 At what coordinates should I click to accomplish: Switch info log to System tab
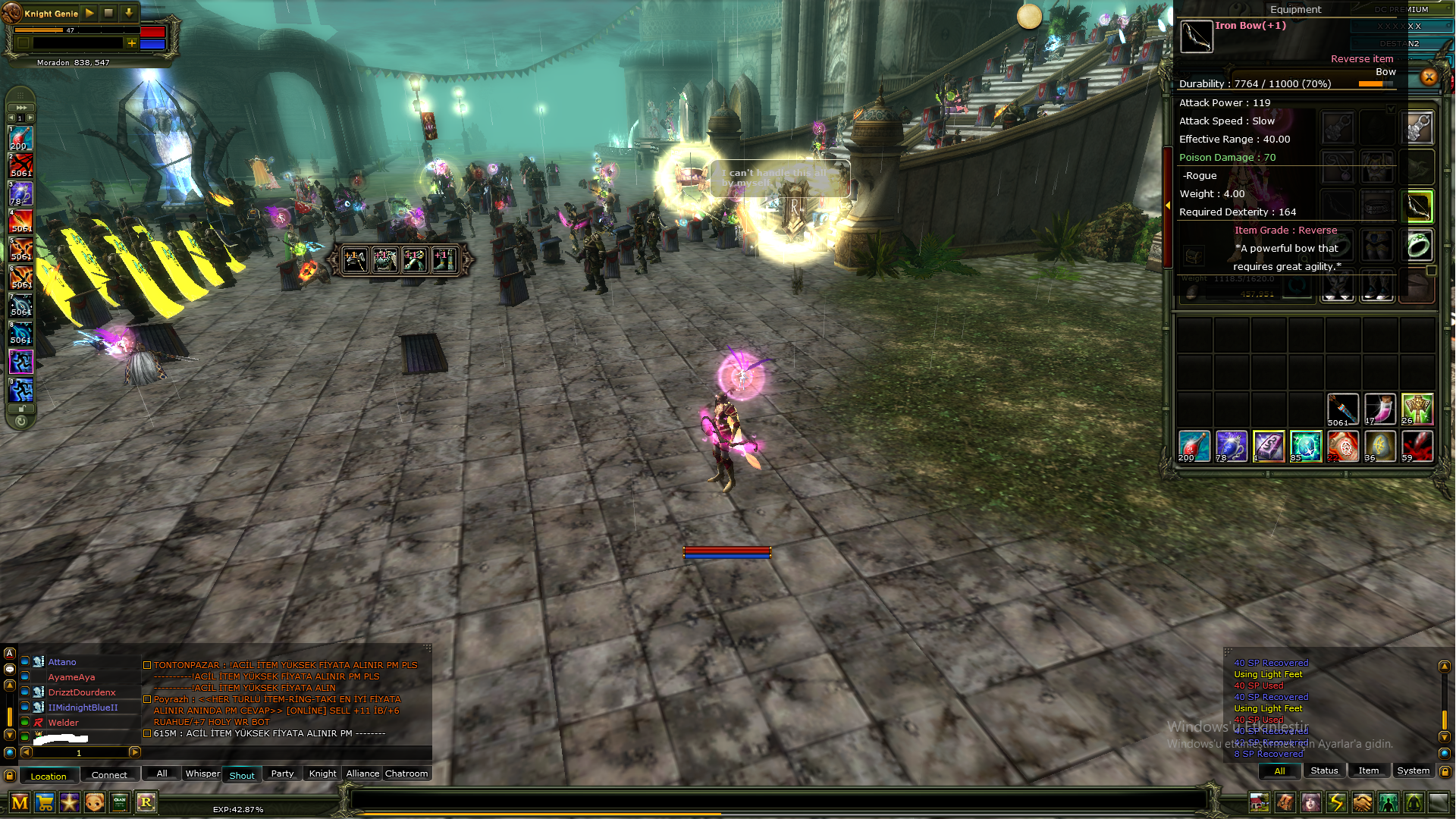(1413, 770)
